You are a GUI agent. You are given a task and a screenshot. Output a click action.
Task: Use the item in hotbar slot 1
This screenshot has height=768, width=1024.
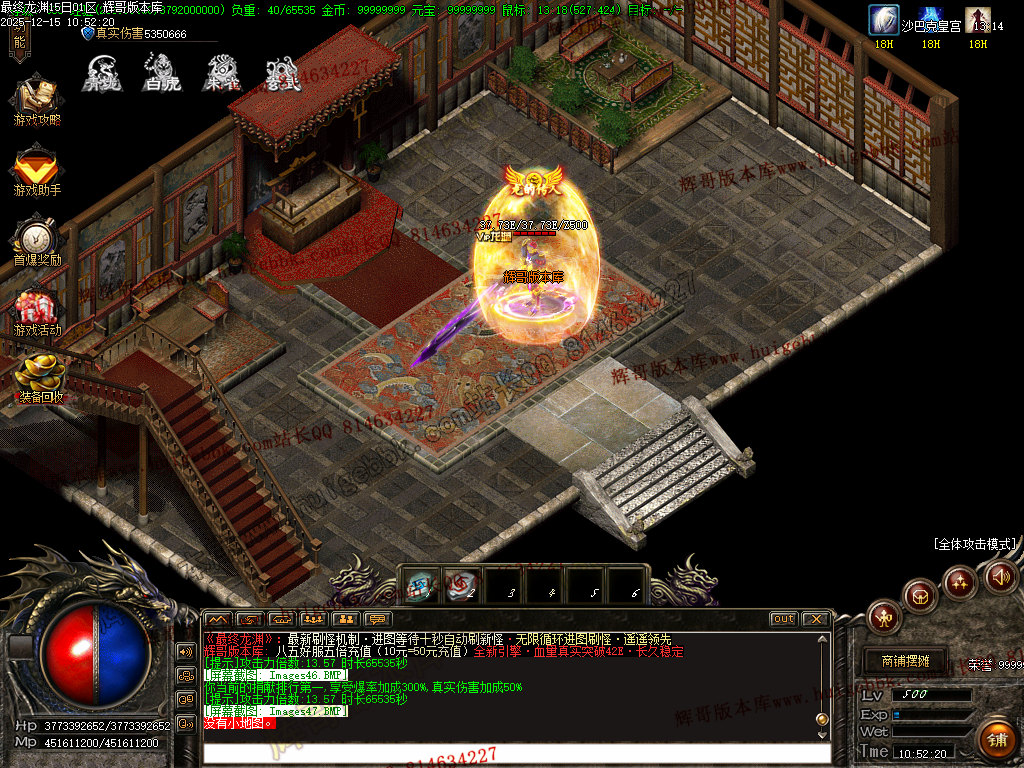pos(420,585)
